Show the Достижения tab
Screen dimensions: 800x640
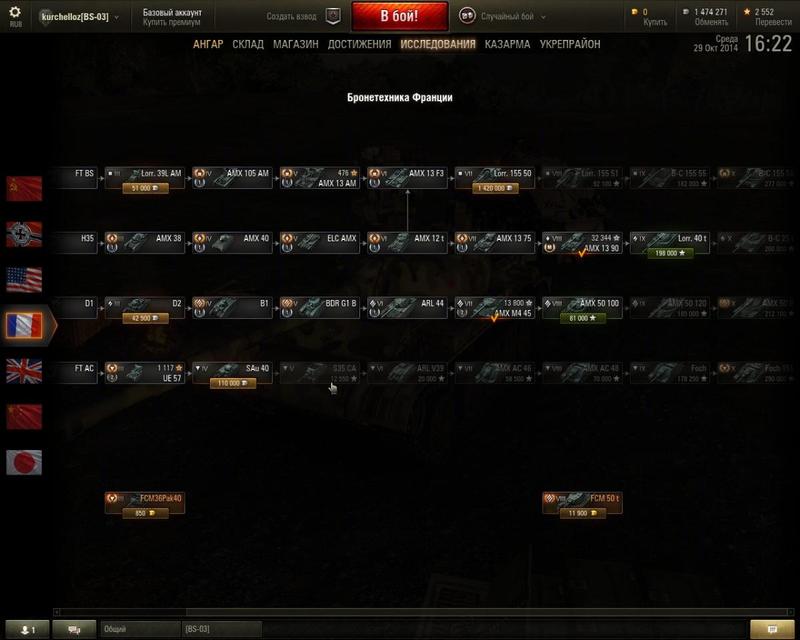[359, 44]
